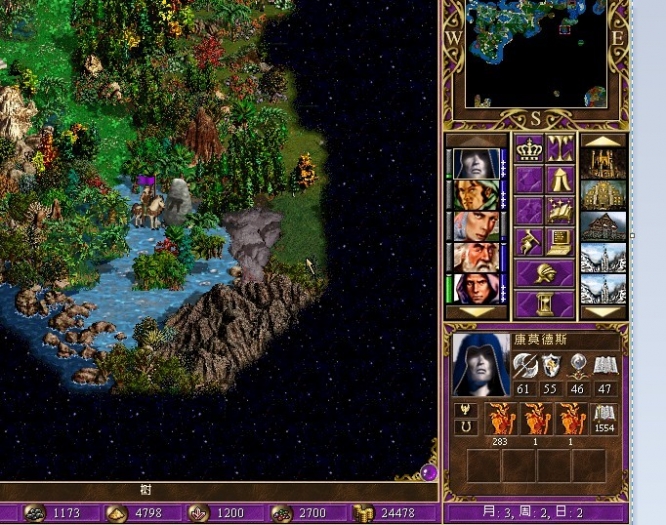The image size is (666, 525).
Task: Open the large hero portrait in info panel
Action: [x=480, y=363]
